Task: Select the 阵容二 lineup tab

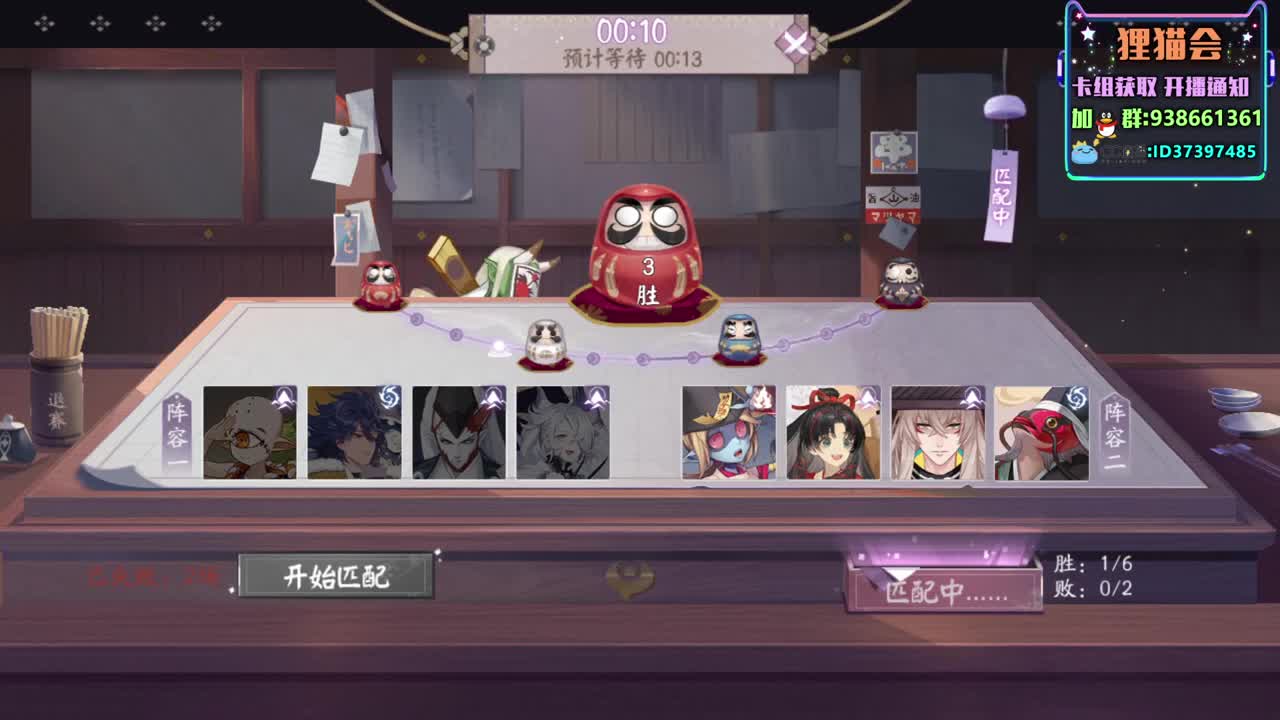Action: click(x=1113, y=437)
